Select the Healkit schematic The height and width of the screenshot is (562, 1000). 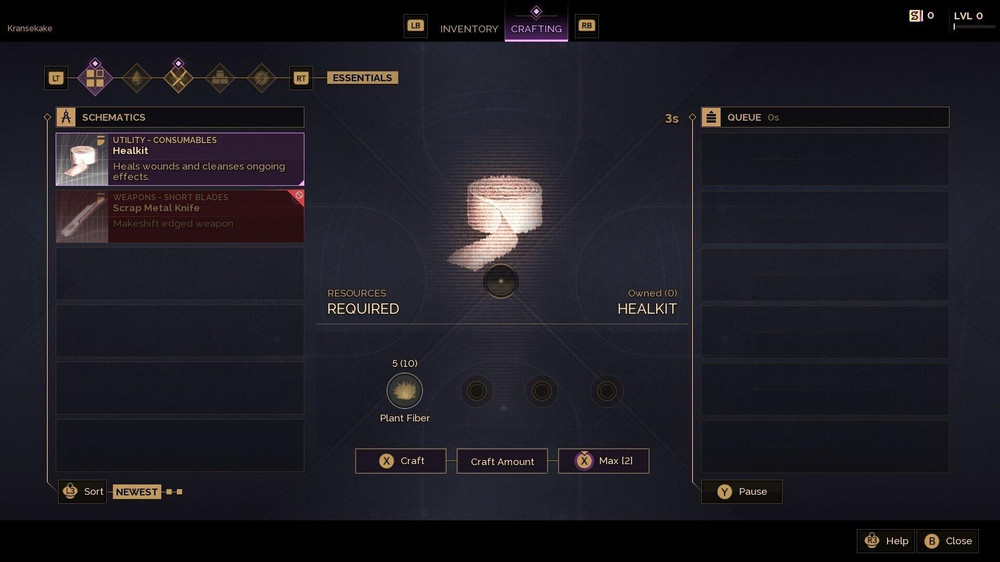tap(180, 159)
